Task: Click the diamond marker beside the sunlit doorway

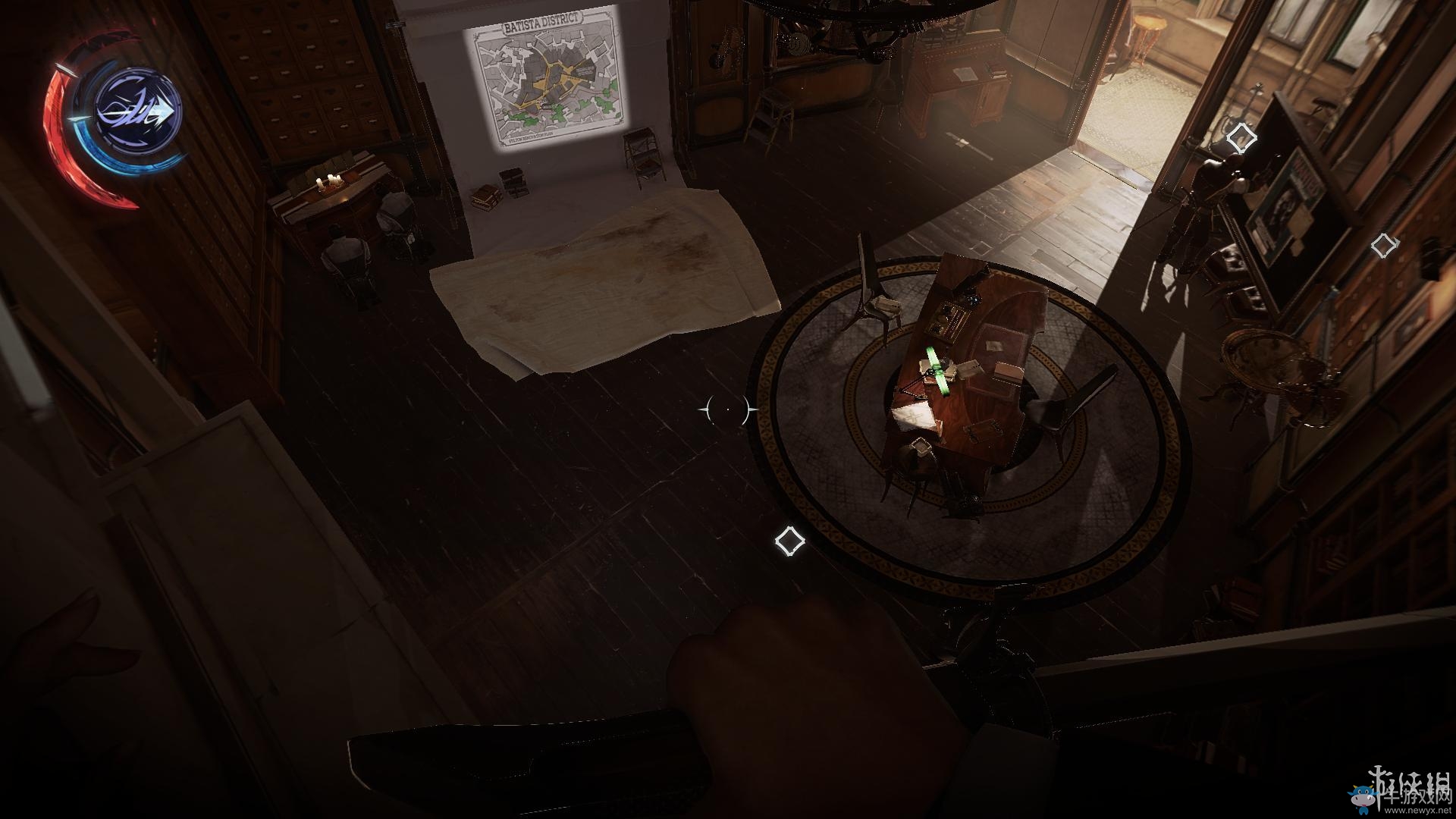Action: [1241, 138]
